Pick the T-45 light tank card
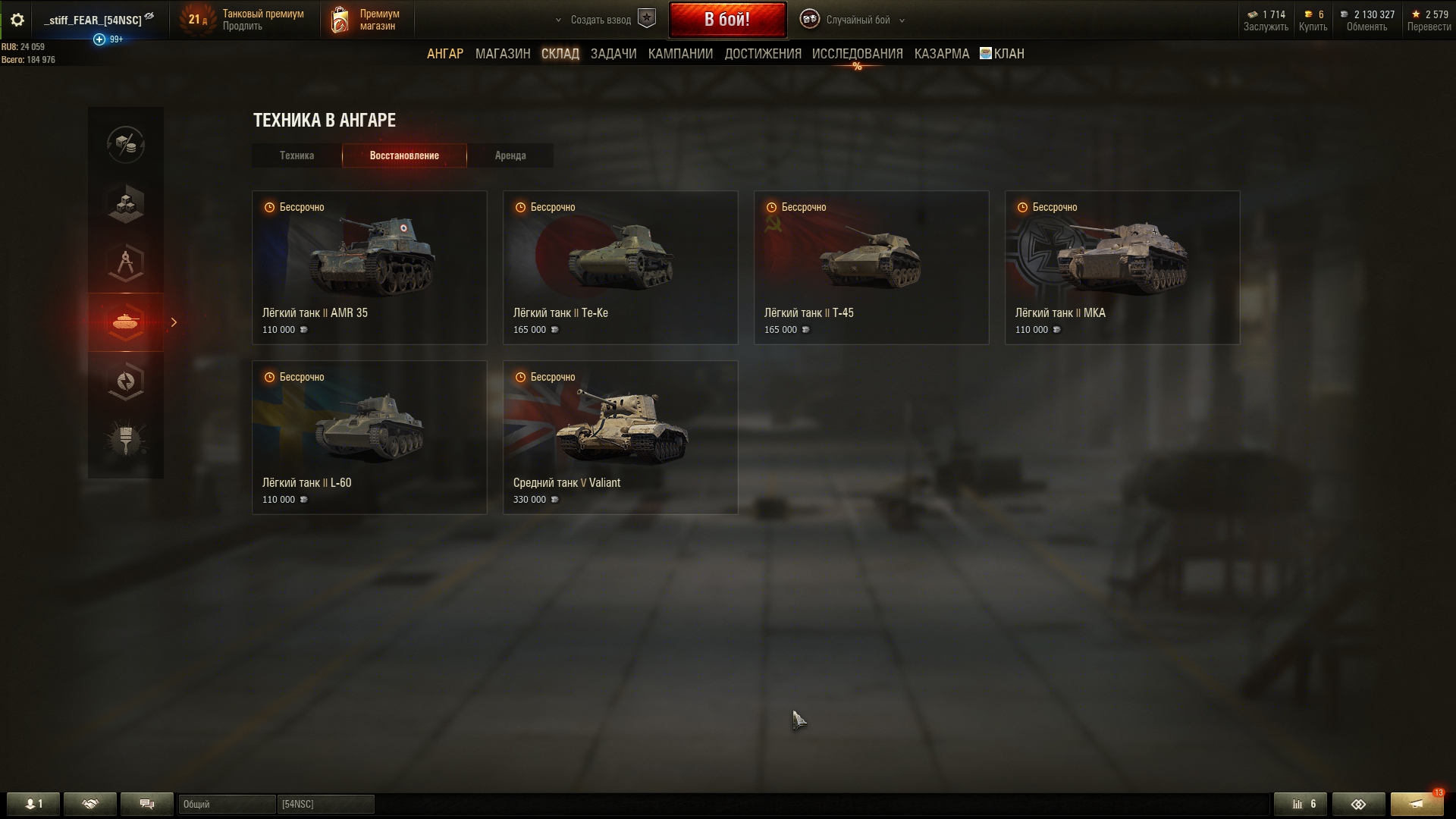This screenshot has height=819, width=1456. point(871,268)
